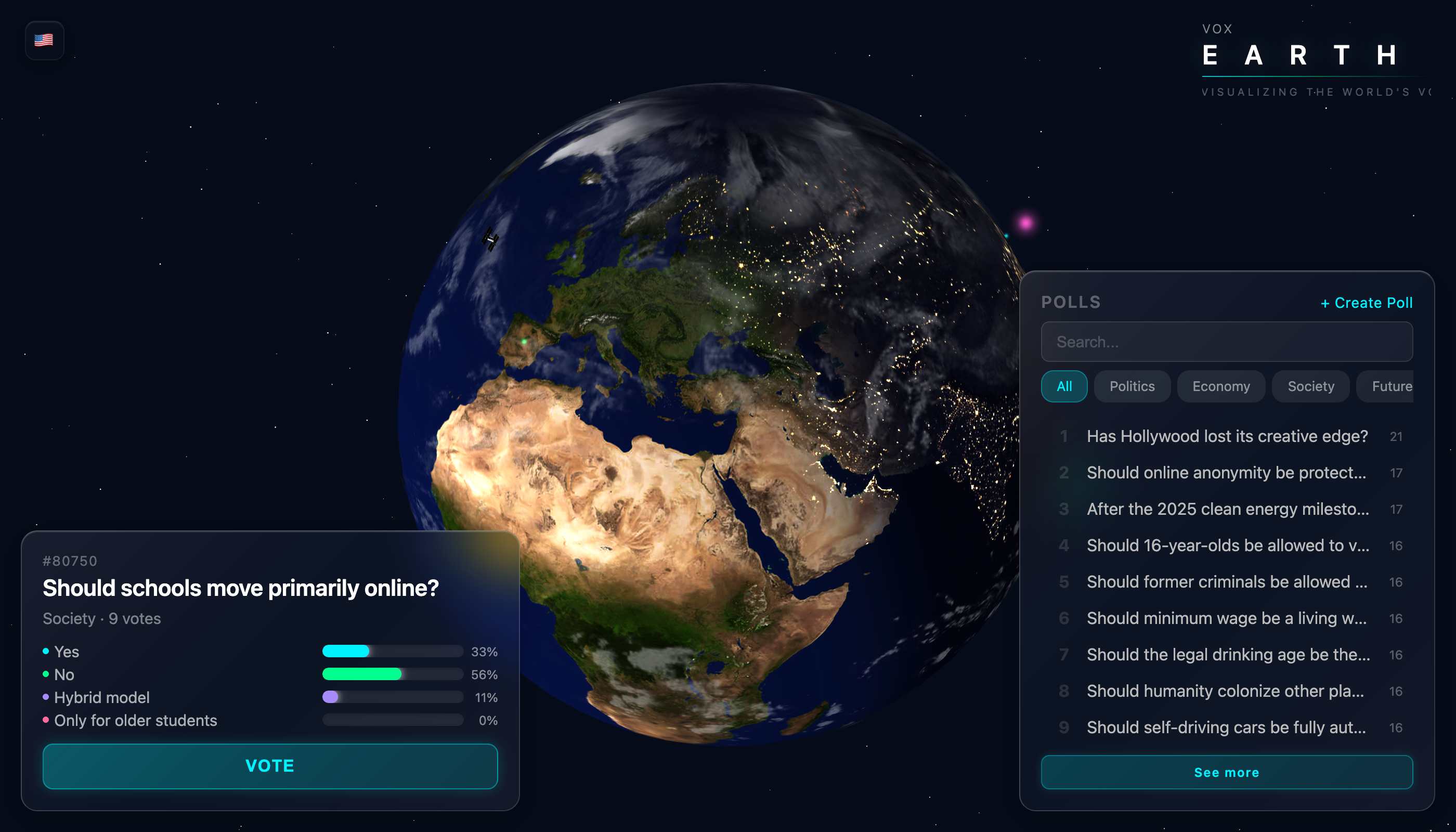Click the US flag language icon

[45, 40]
